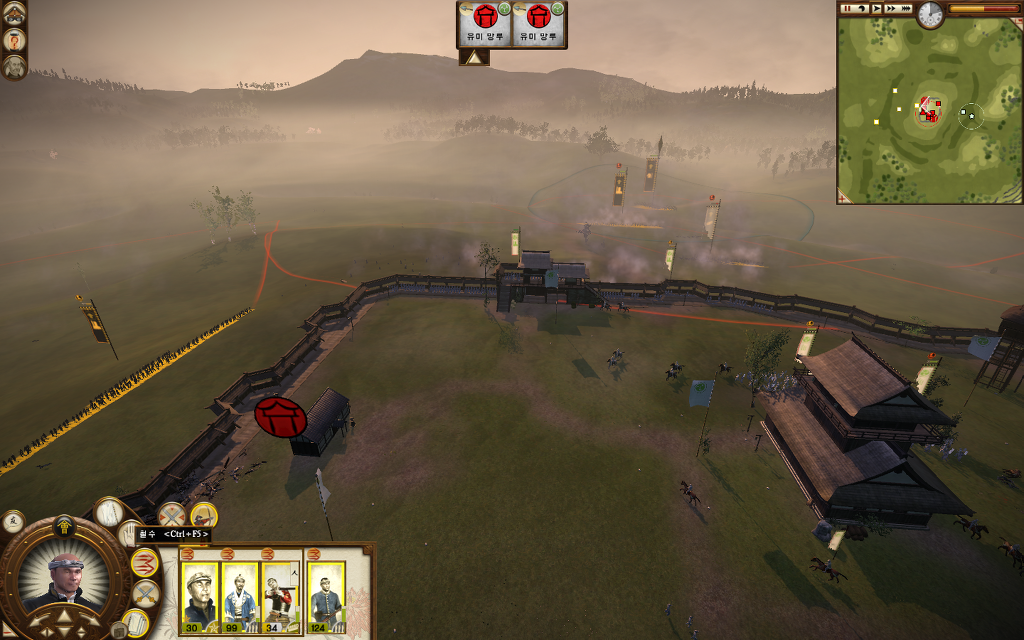Image resolution: width=1024 pixels, height=640 pixels.
Task: Select the second tower building card
Action: point(539,23)
